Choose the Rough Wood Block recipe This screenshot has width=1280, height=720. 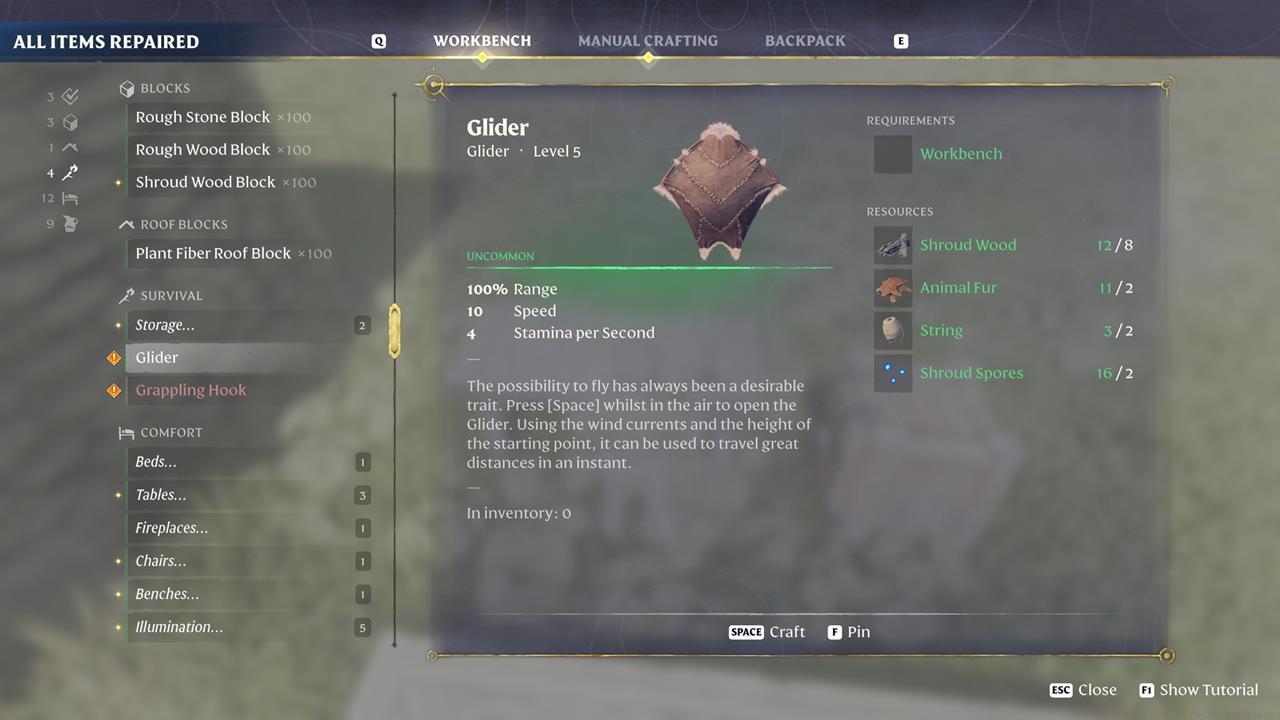[x=203, y=150]
